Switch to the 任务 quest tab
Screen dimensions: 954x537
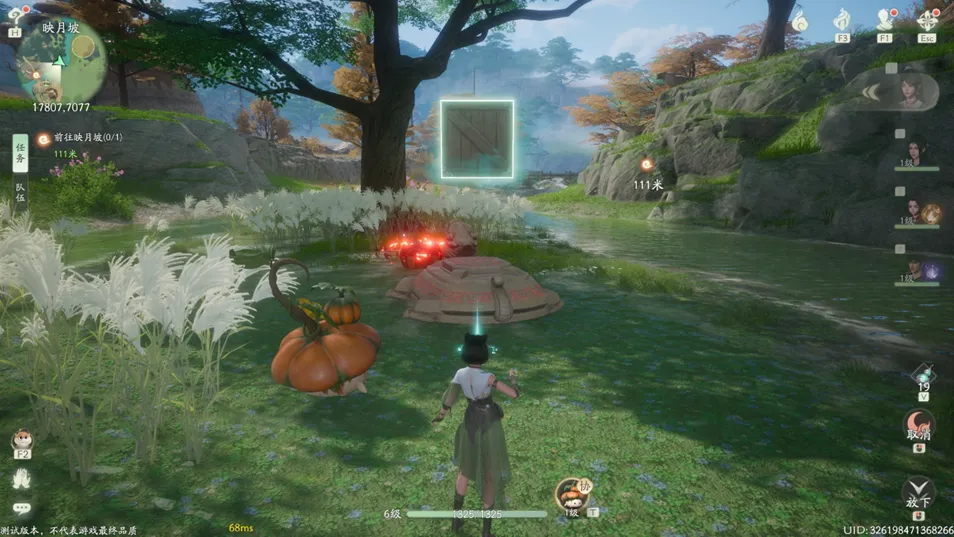coord(20,149)
